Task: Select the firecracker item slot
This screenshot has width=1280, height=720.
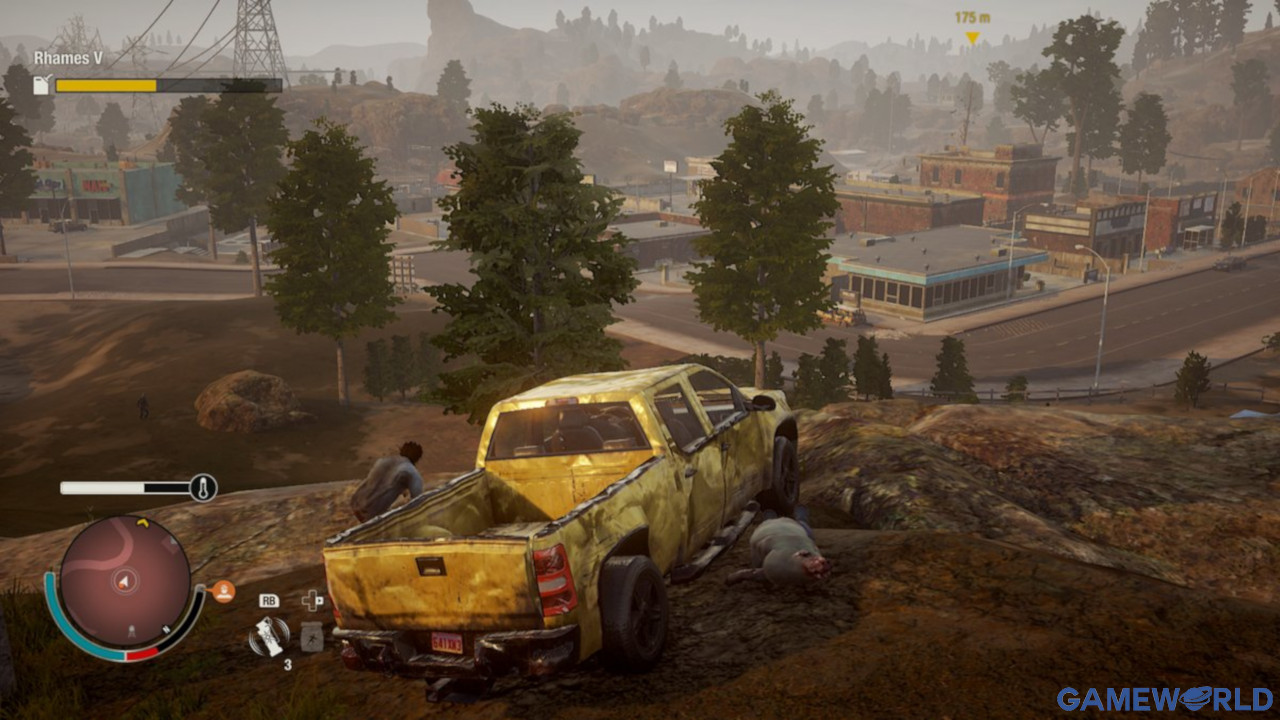Action: click(268, 636)
